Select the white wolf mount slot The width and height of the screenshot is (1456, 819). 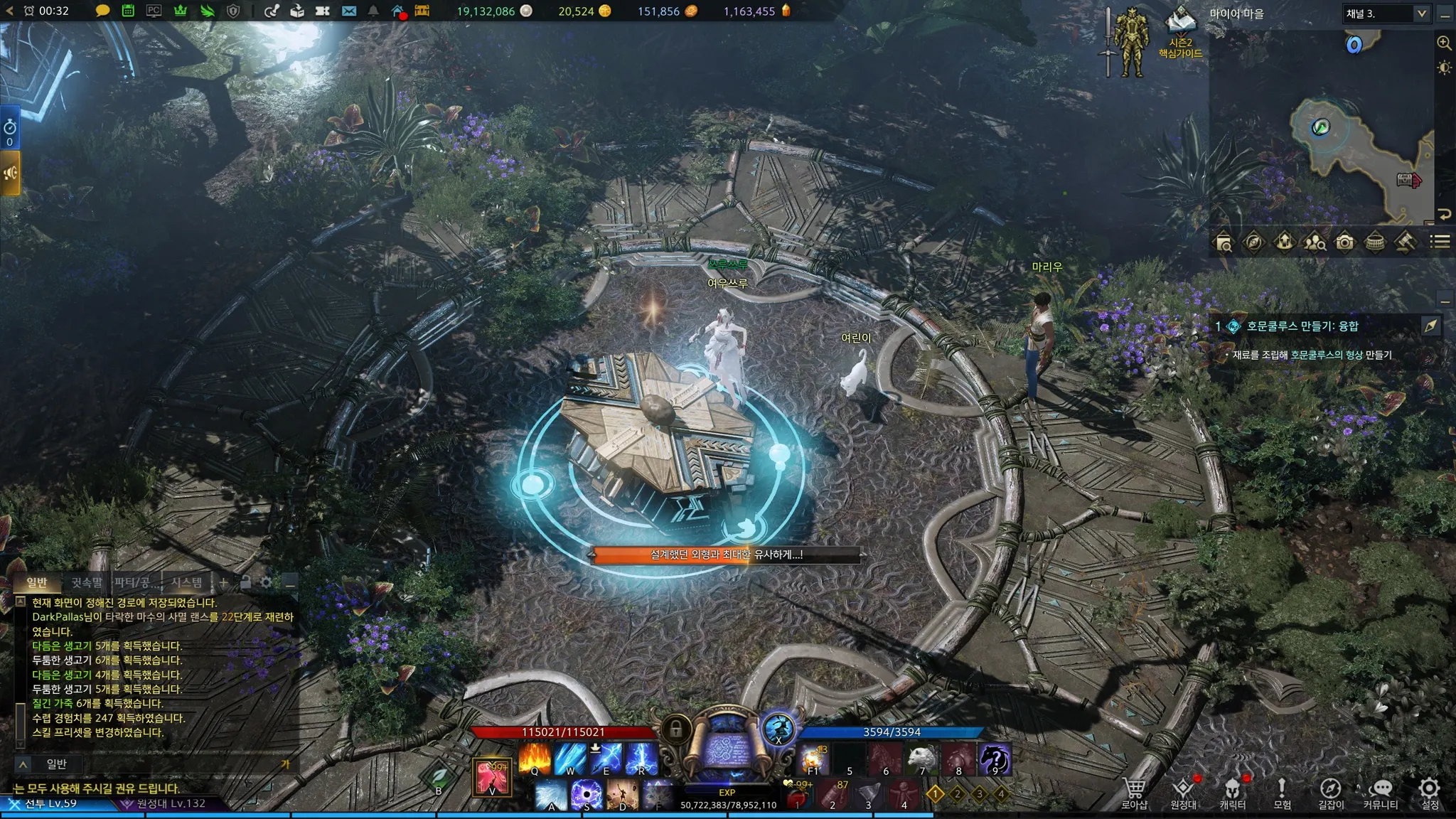coord(922,759)
